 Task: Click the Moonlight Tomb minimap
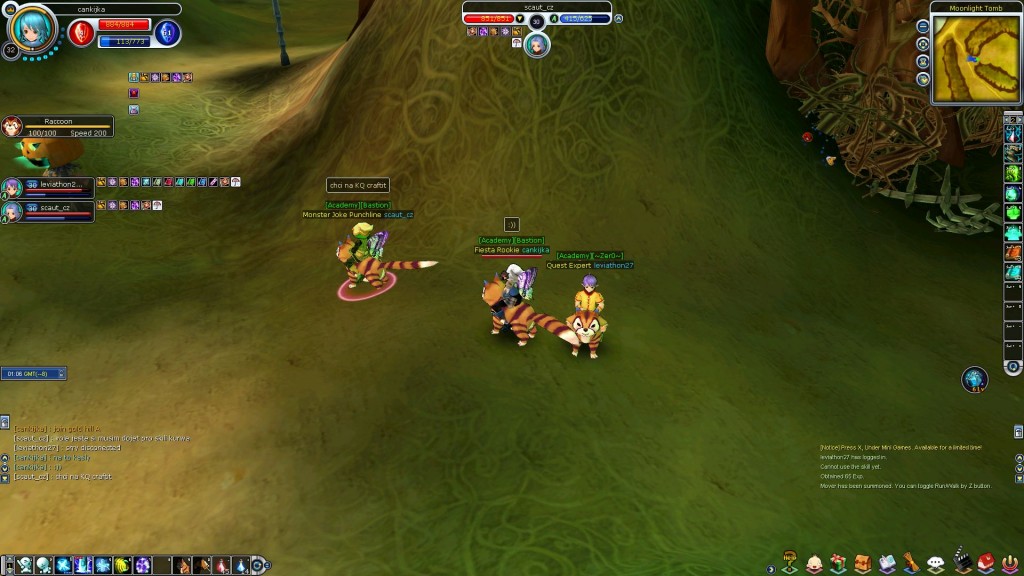[975, 58]
